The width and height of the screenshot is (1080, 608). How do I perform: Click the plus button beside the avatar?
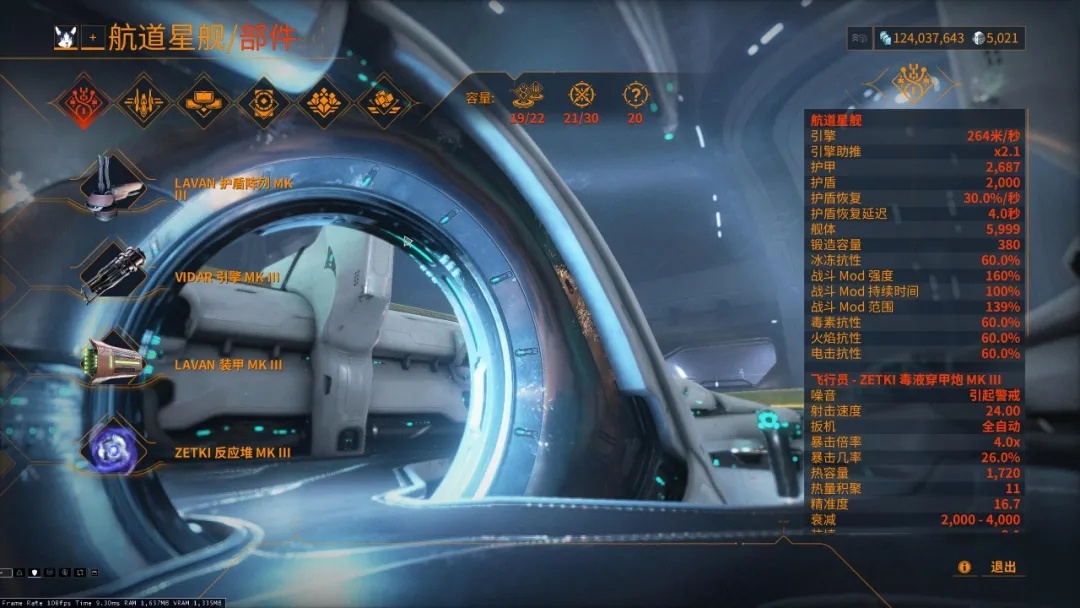point(93,38)
